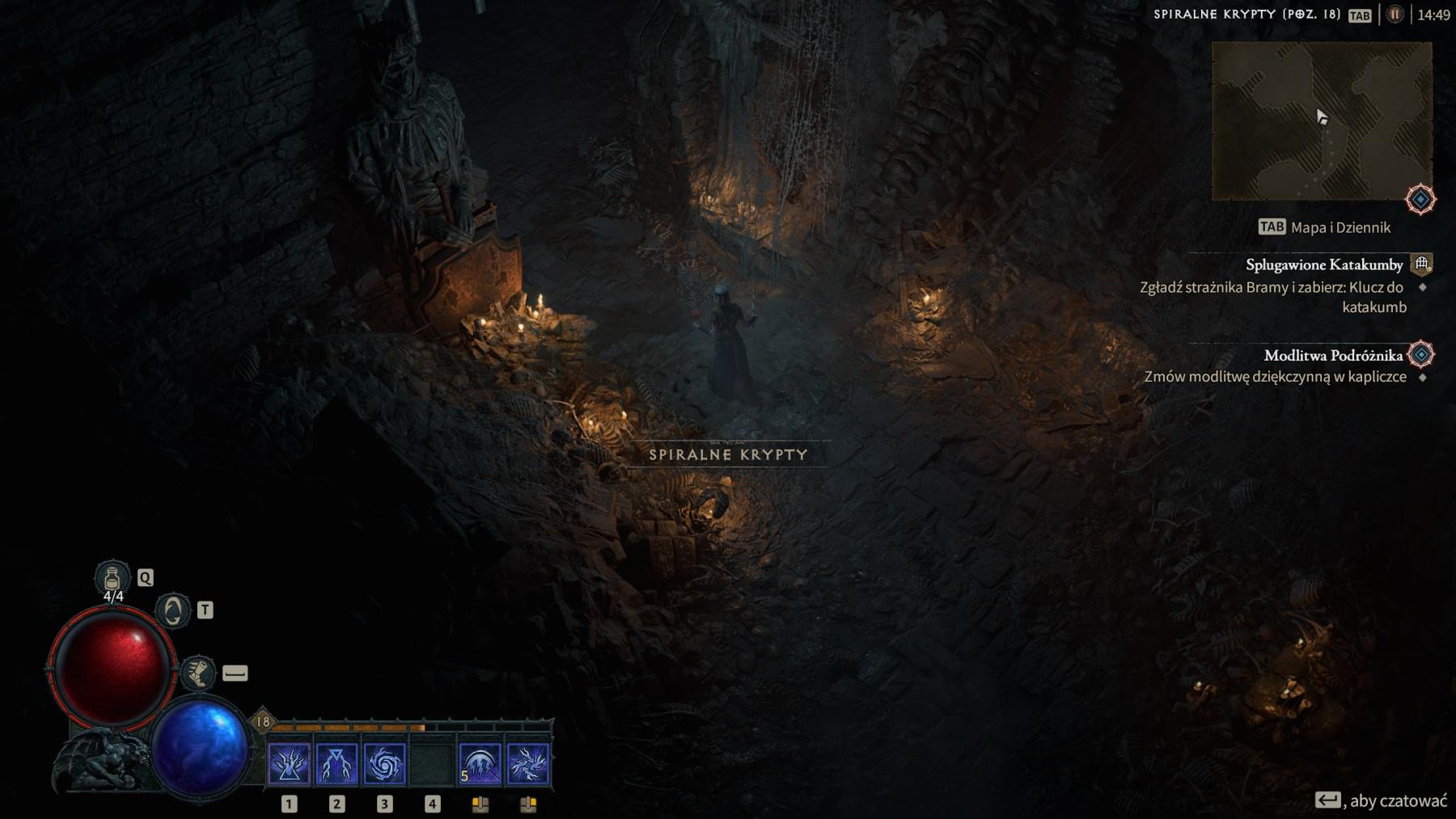Click the left golden satchel icon beside hotbar
The width and height of the screenshot is (1456, 819).
pos(480,804)
